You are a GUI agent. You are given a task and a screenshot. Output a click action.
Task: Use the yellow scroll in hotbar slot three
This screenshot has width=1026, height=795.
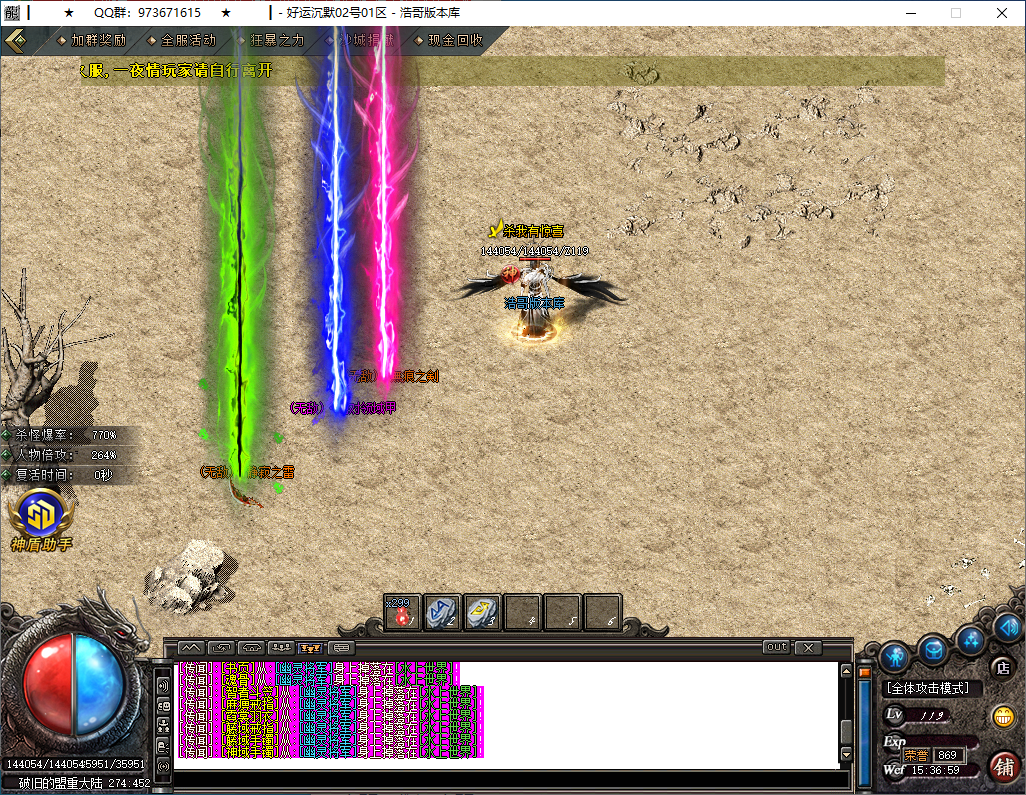[482, 613]
